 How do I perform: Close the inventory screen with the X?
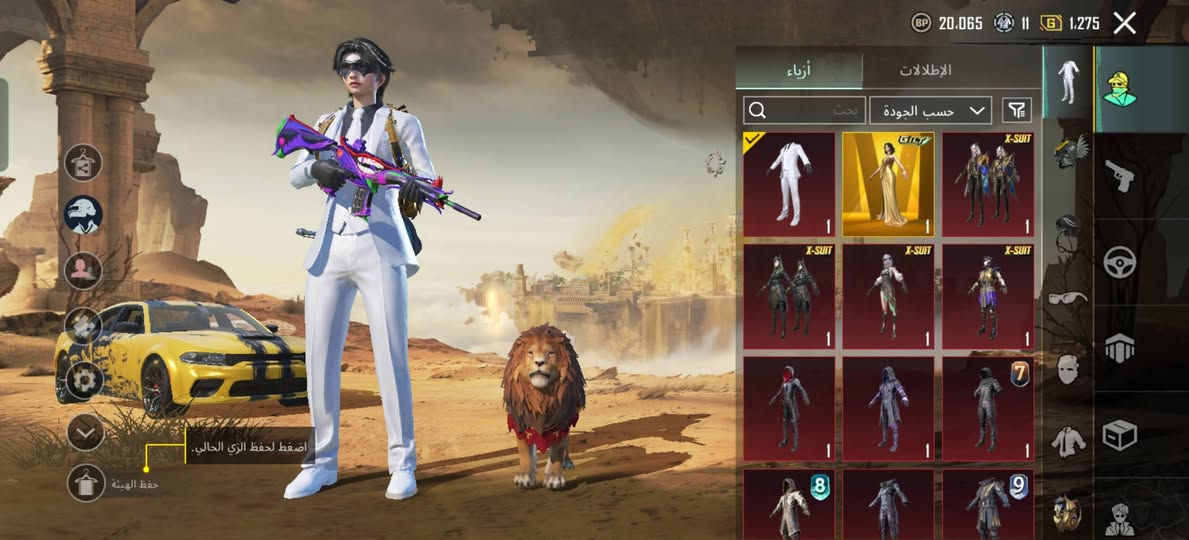1124,23
